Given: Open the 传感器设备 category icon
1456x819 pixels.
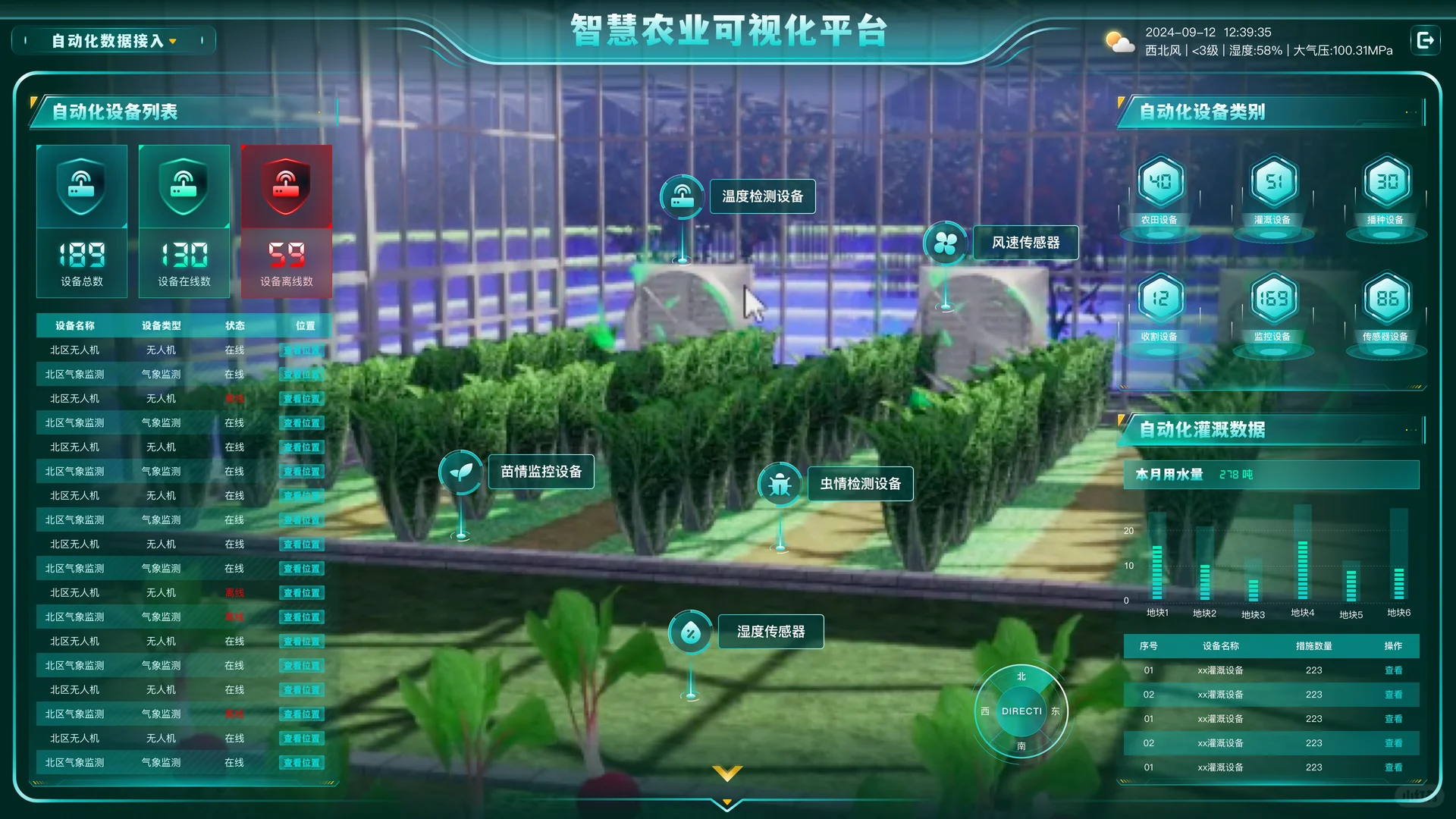Looking at the screenshot, I should 1385,298.
